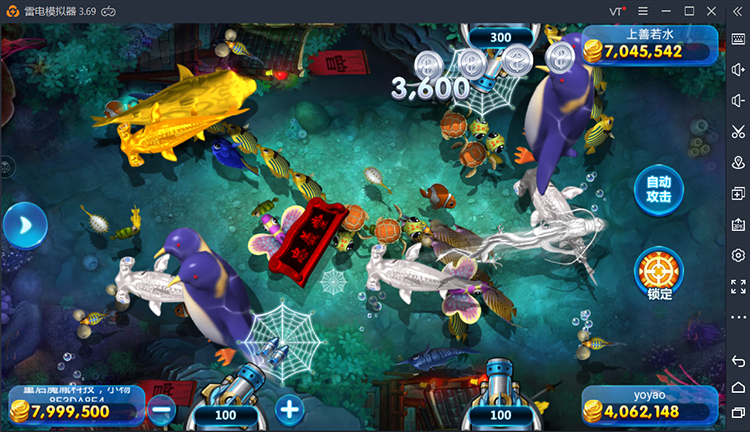The image size is (750, 432).
Task: Collapse the emulator sidebar with double arrows
Action: [x=737, y=10]
